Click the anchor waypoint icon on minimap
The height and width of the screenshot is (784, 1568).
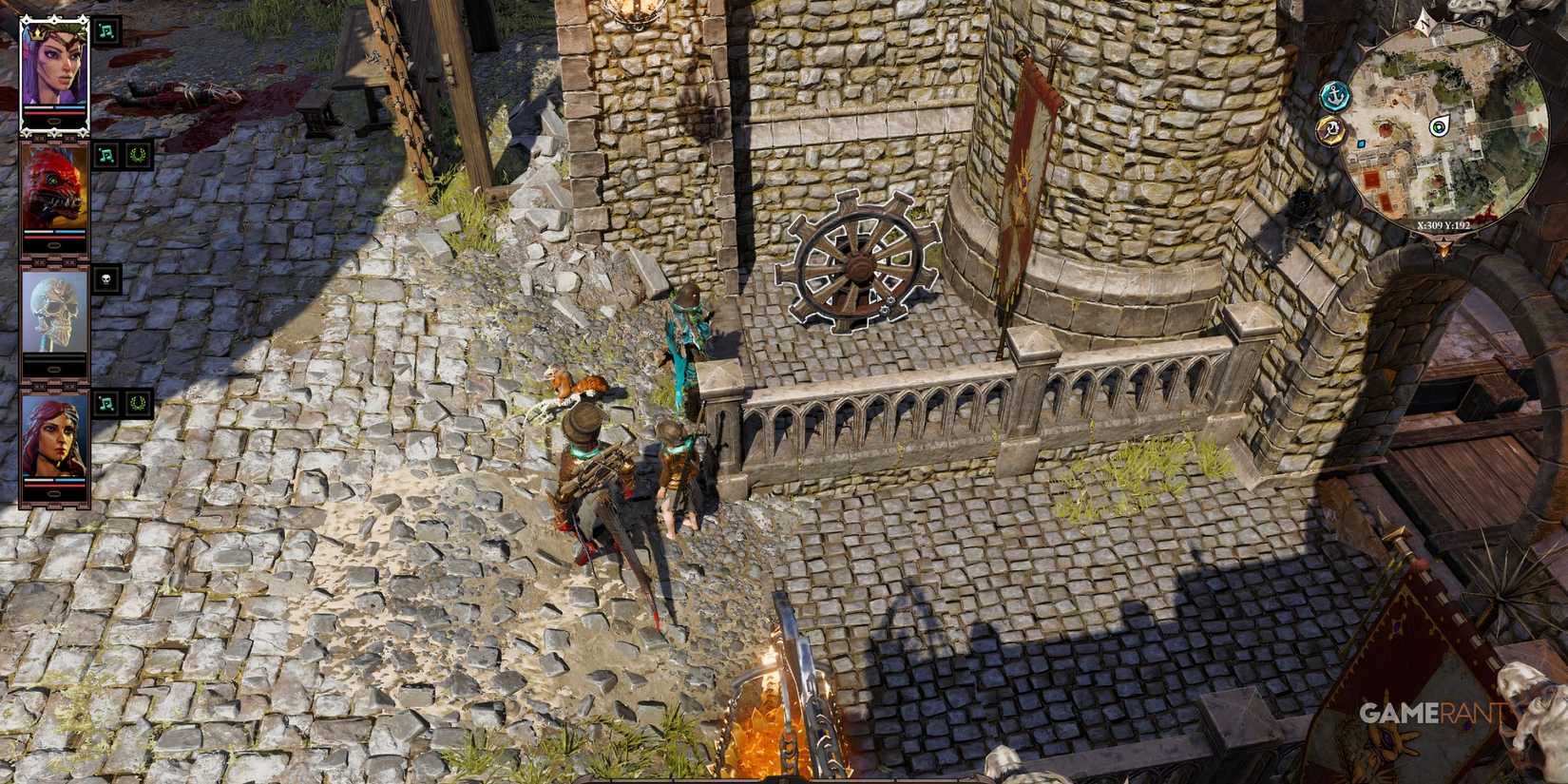pos(1333,94)
